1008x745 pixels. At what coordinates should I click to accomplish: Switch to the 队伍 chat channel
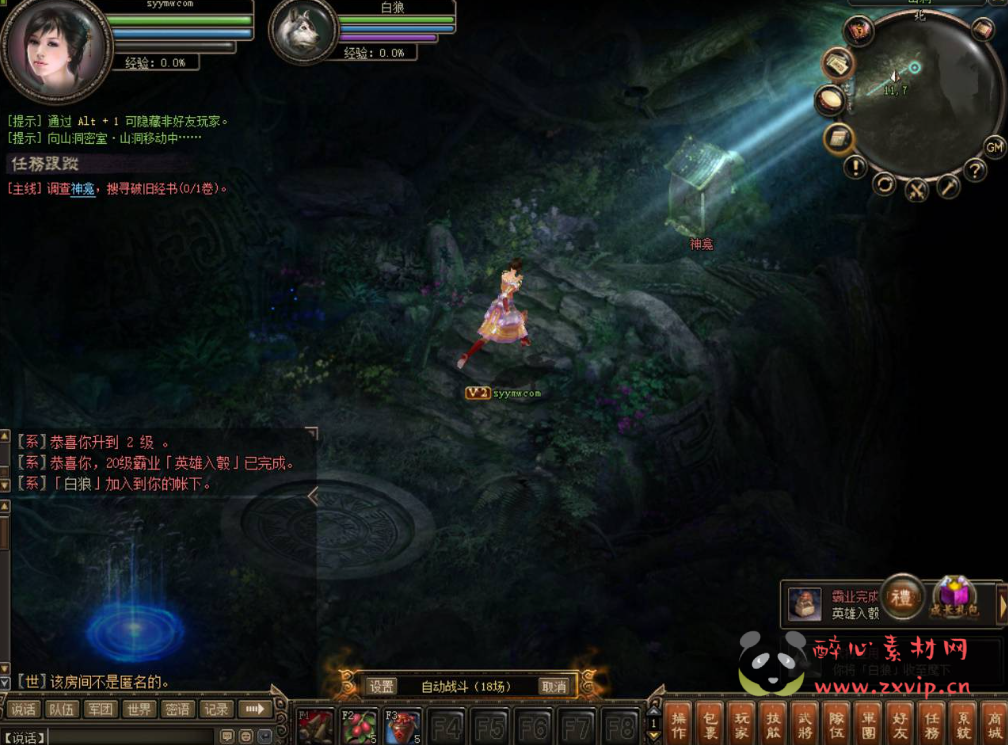point(61,709)
